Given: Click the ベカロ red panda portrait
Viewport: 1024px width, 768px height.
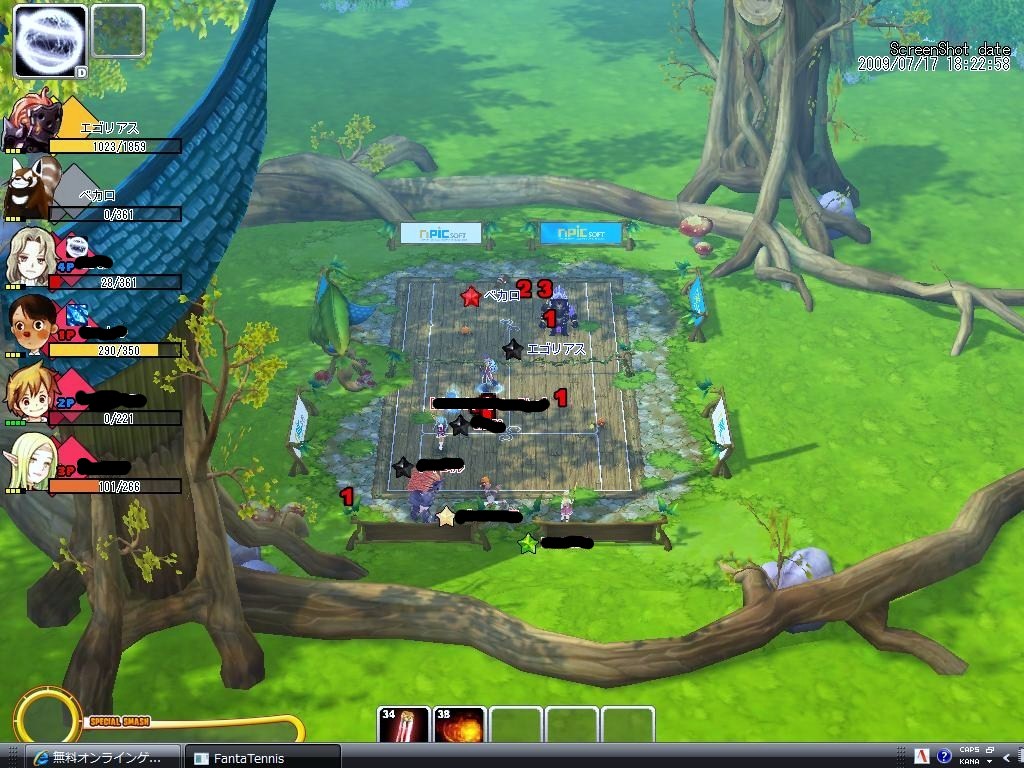Looking at the screenshot, I should pos(28,187).
